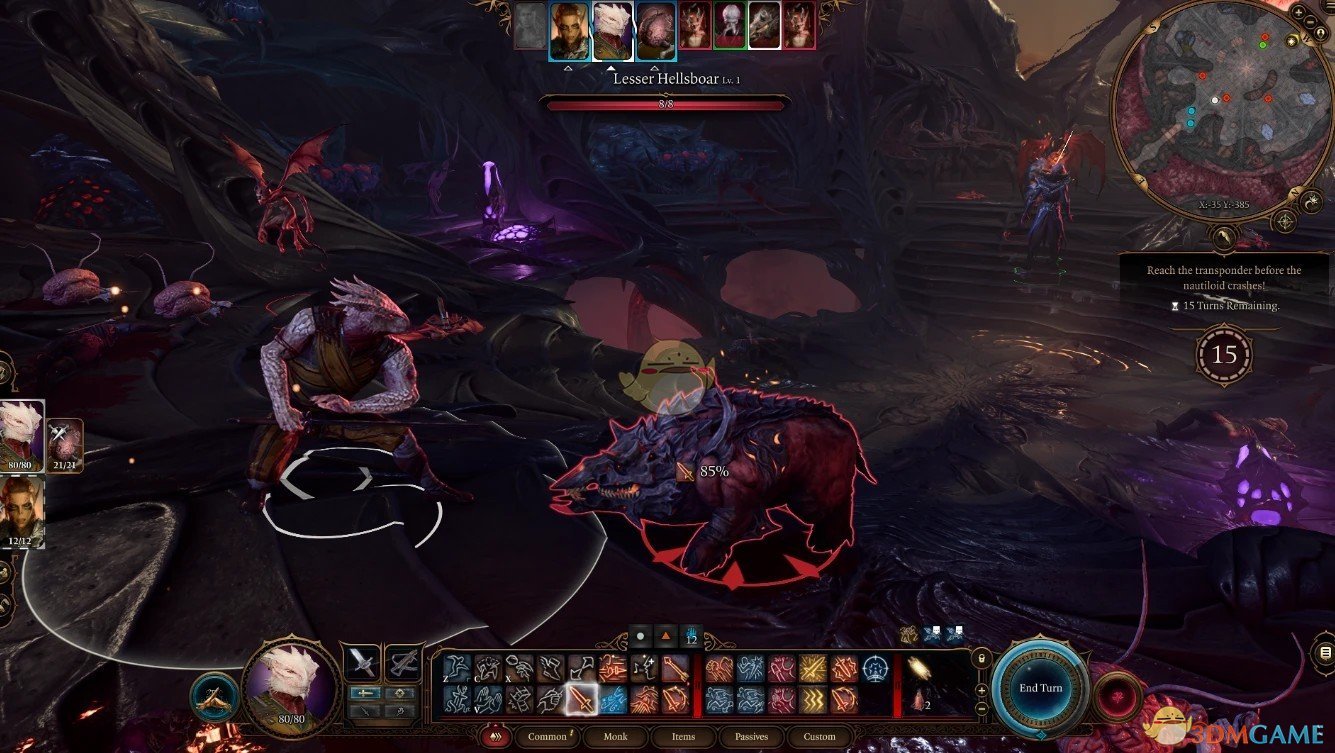Open the Monk hotbar tab
This screenshot has height=753, width=1335.
tap(615, 737)
